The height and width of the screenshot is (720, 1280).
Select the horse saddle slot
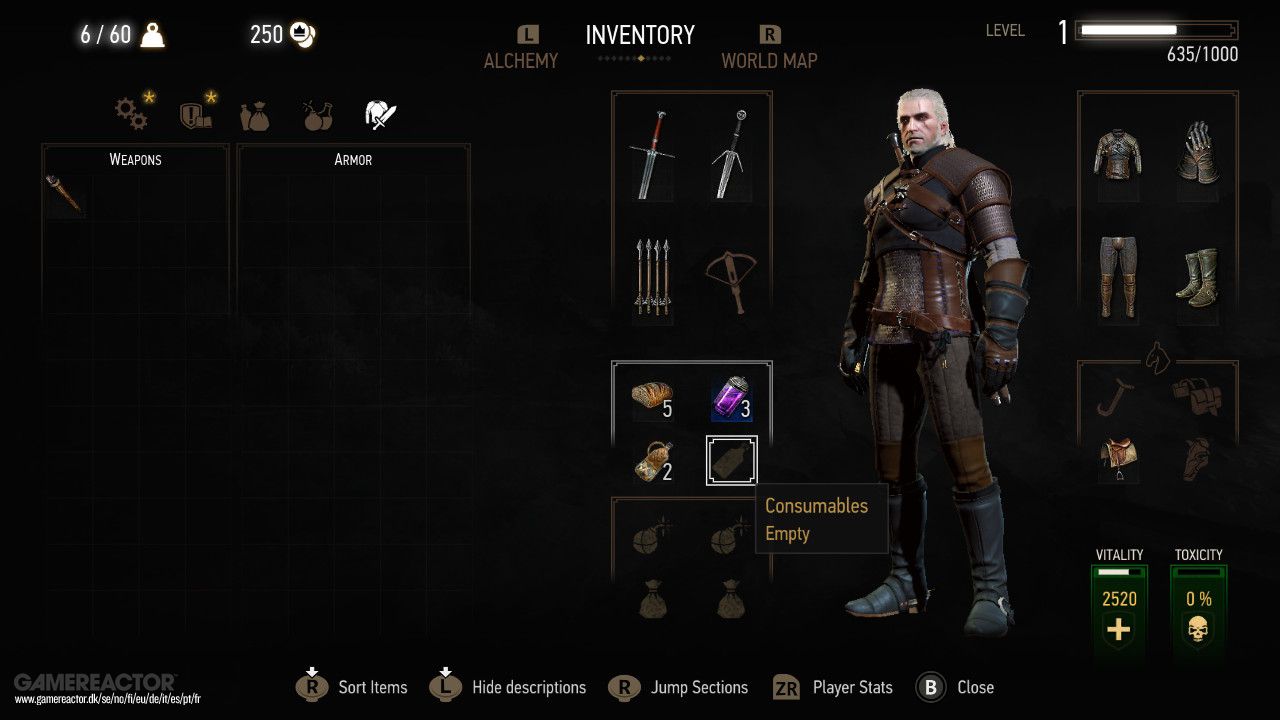(1117, 455)
